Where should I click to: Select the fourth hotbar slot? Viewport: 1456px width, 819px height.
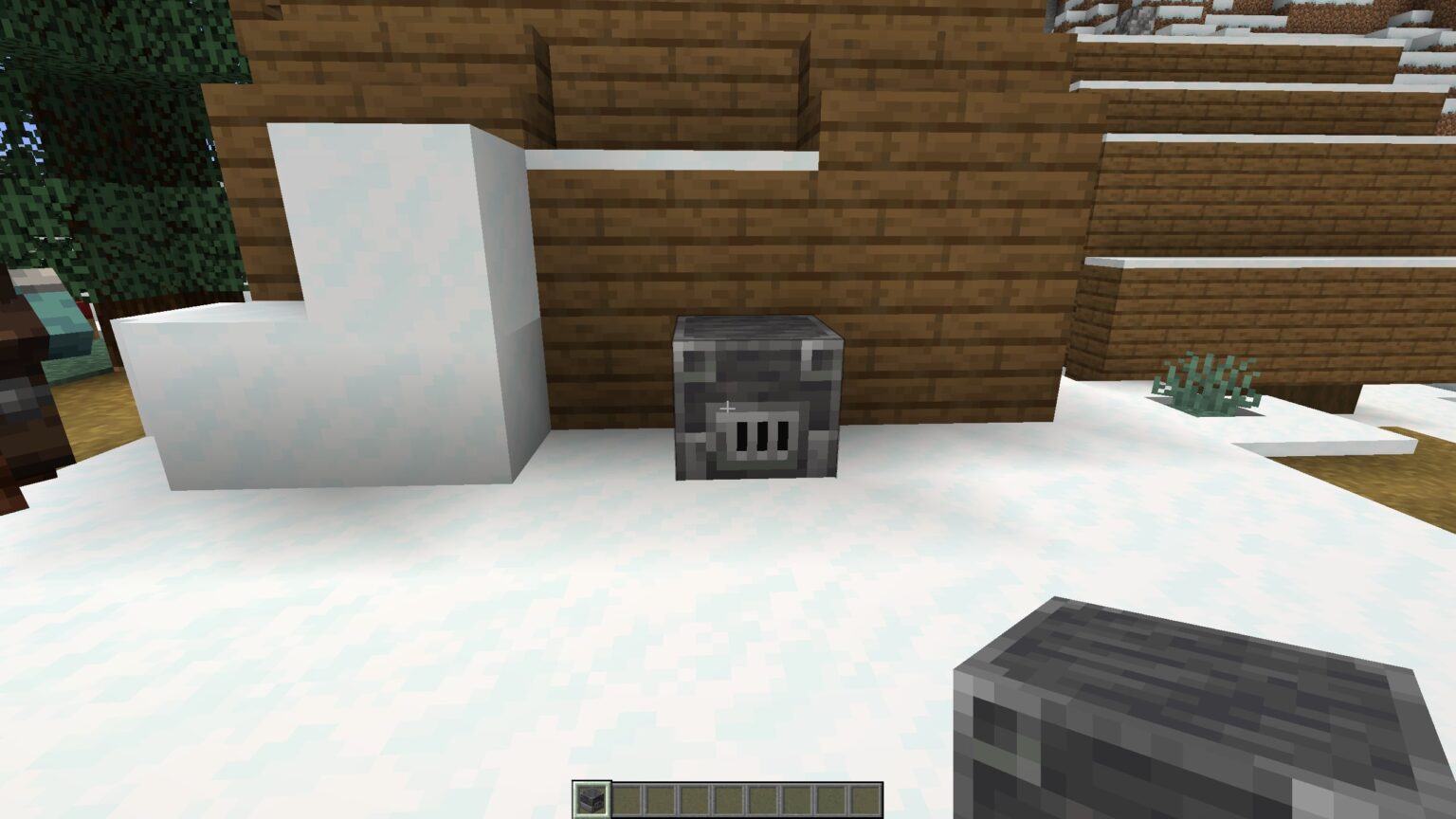coord(692,796)
